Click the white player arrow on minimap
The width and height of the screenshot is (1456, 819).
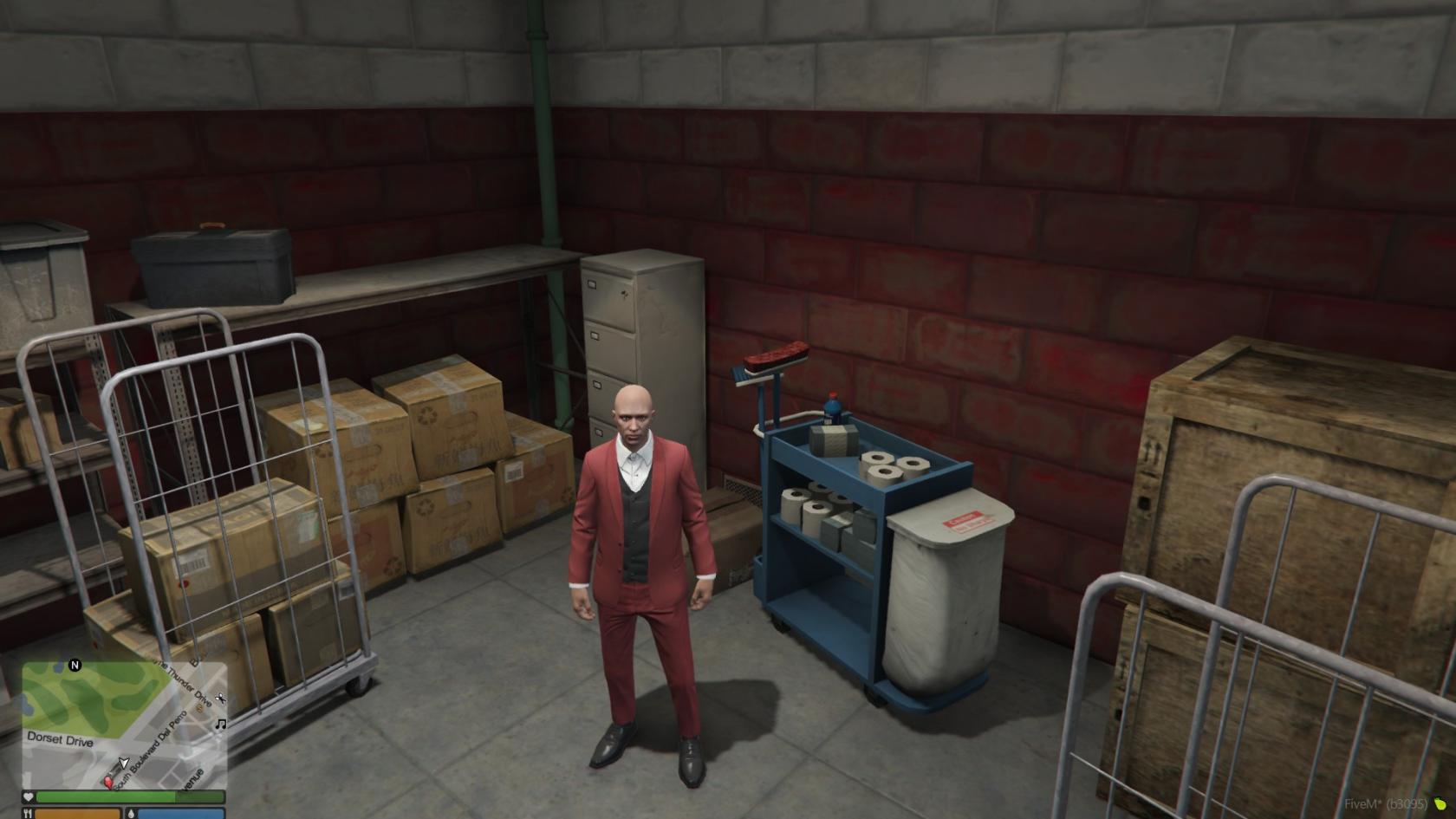coord(123,764)
